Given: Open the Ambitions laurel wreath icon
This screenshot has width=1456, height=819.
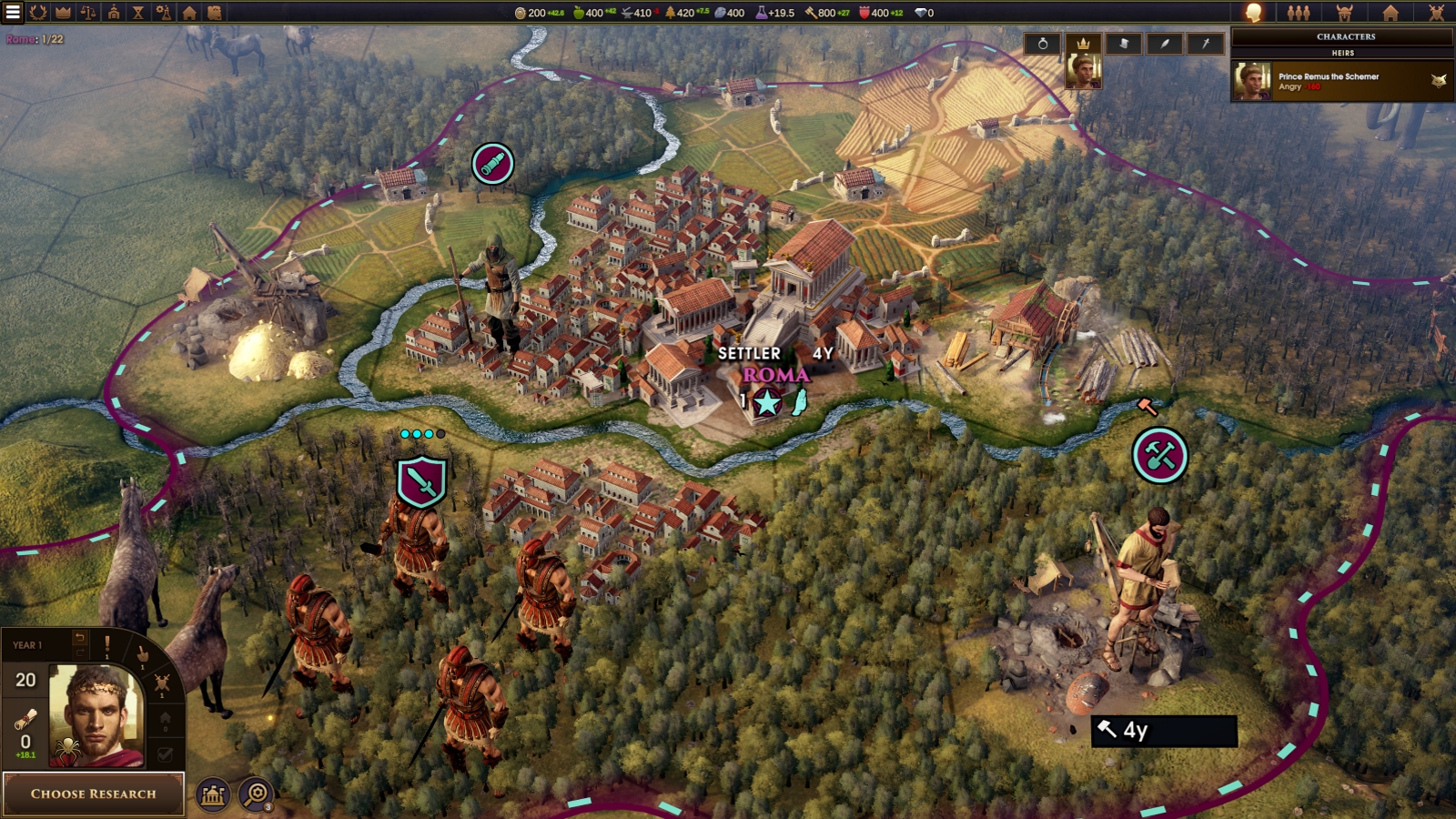Looking at the screenshot, I should [39, 13].
